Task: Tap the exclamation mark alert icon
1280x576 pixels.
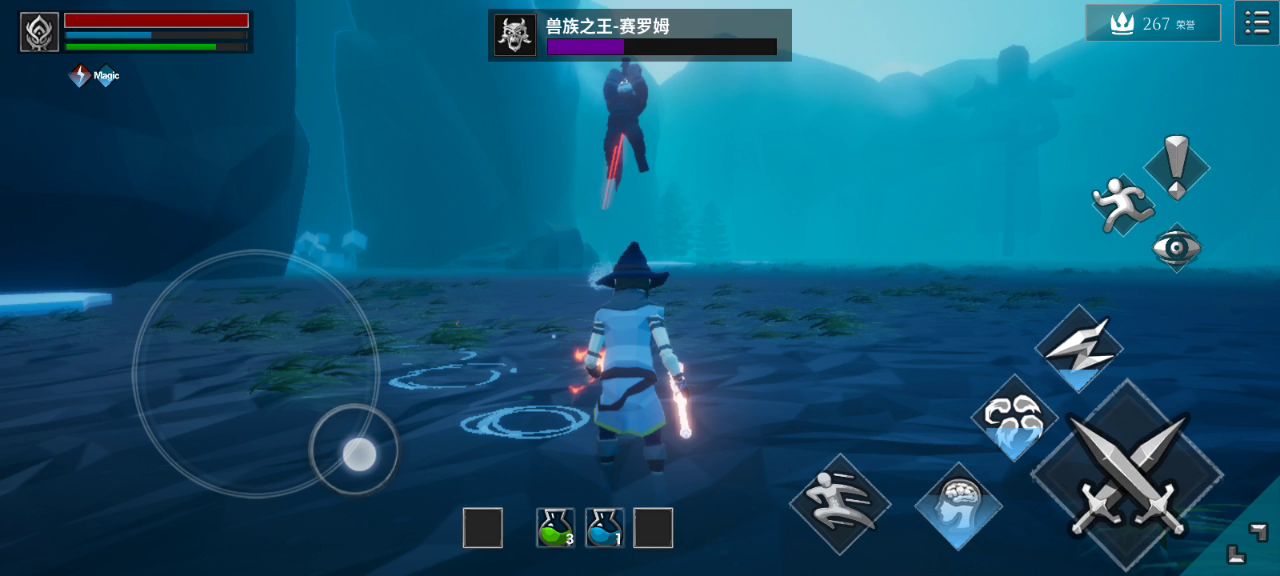Action: 1177,168
